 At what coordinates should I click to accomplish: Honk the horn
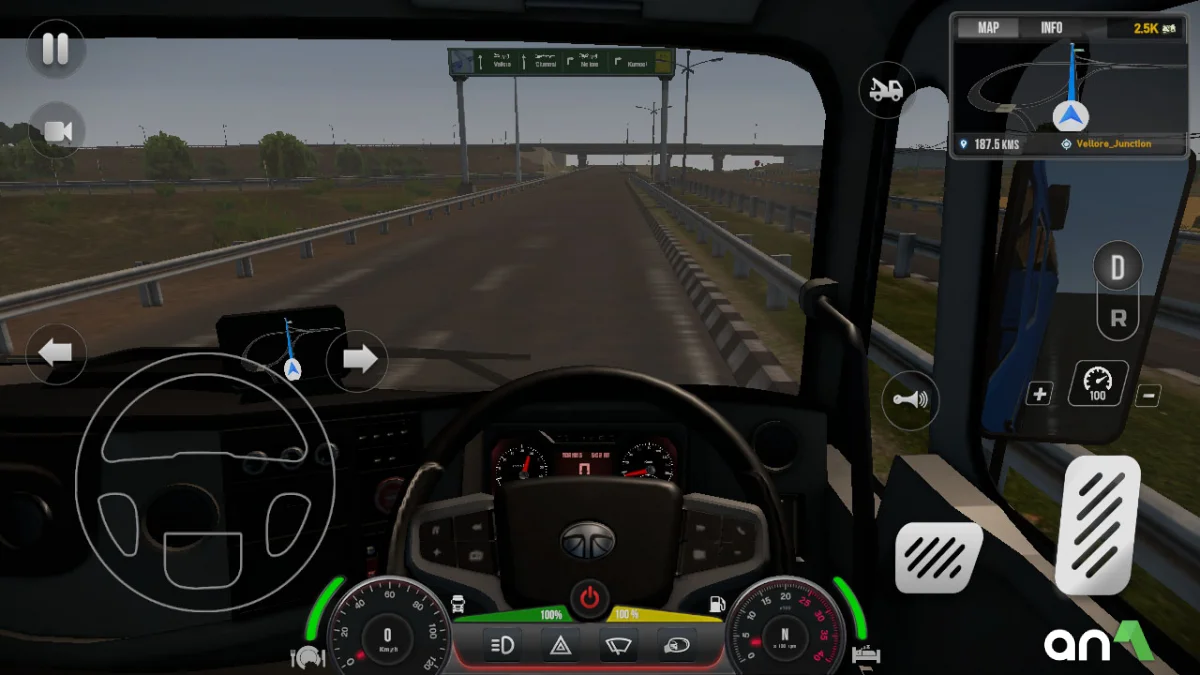[x=909, y=400]
